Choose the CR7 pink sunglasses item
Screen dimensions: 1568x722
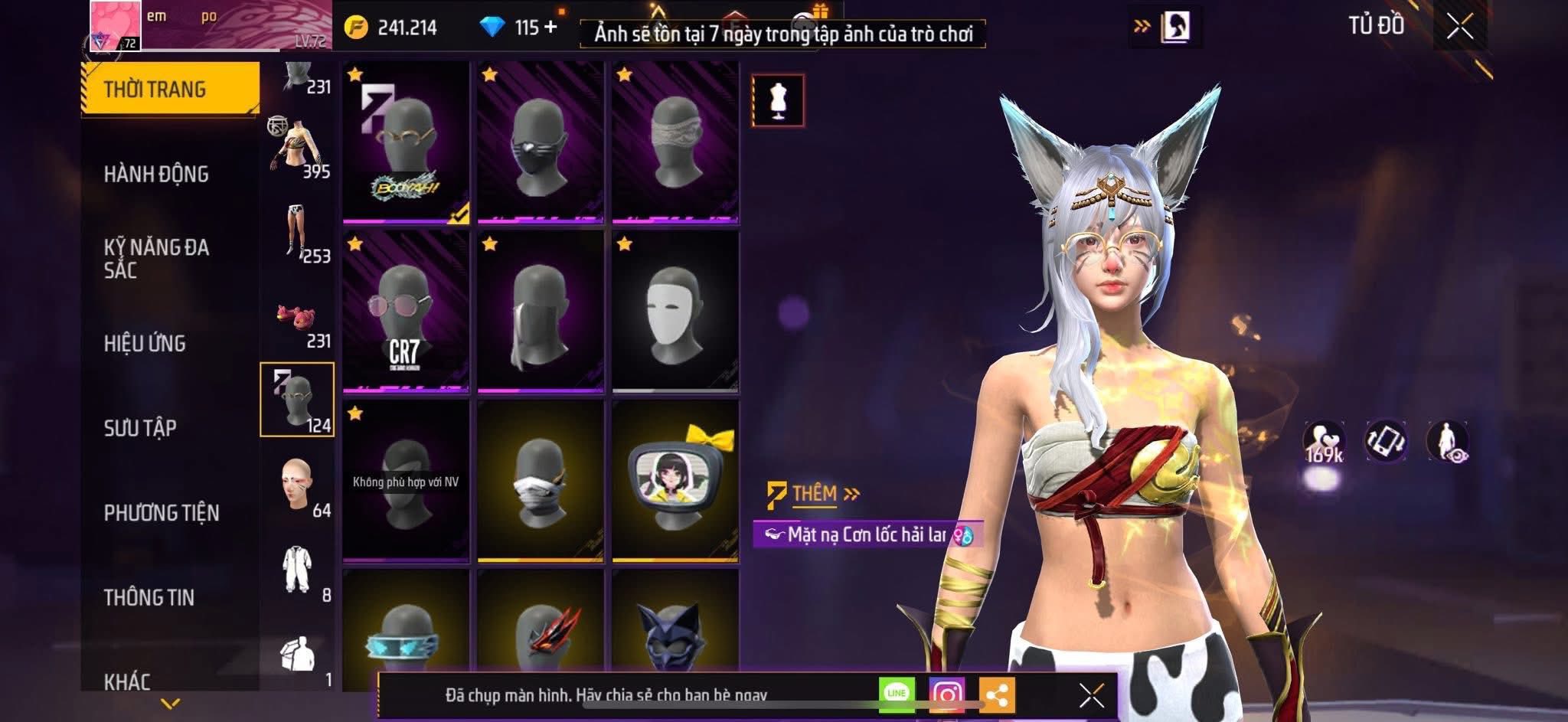click(x=406, y=312)
